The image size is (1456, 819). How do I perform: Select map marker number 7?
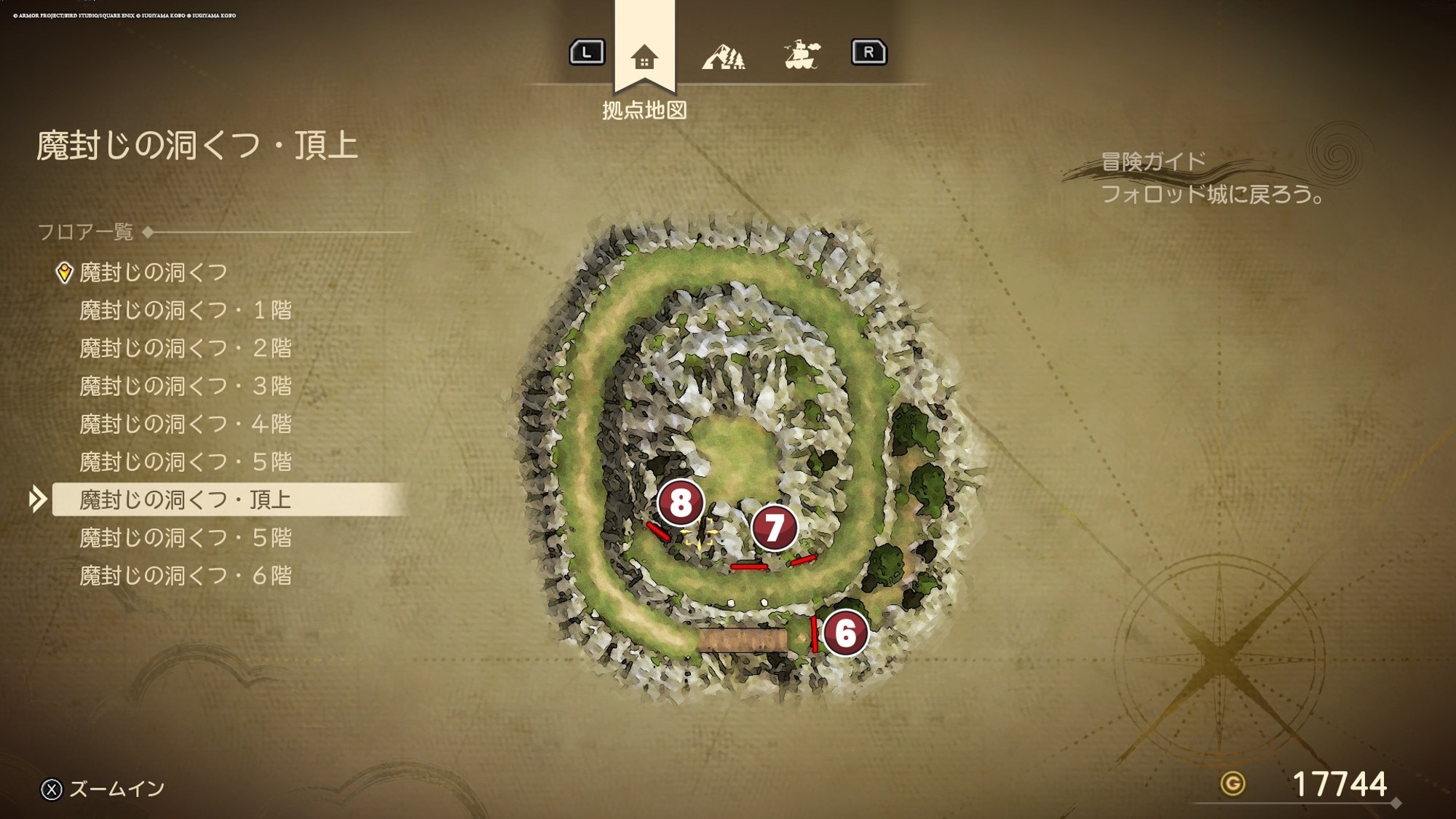click(x=774, y=528)
